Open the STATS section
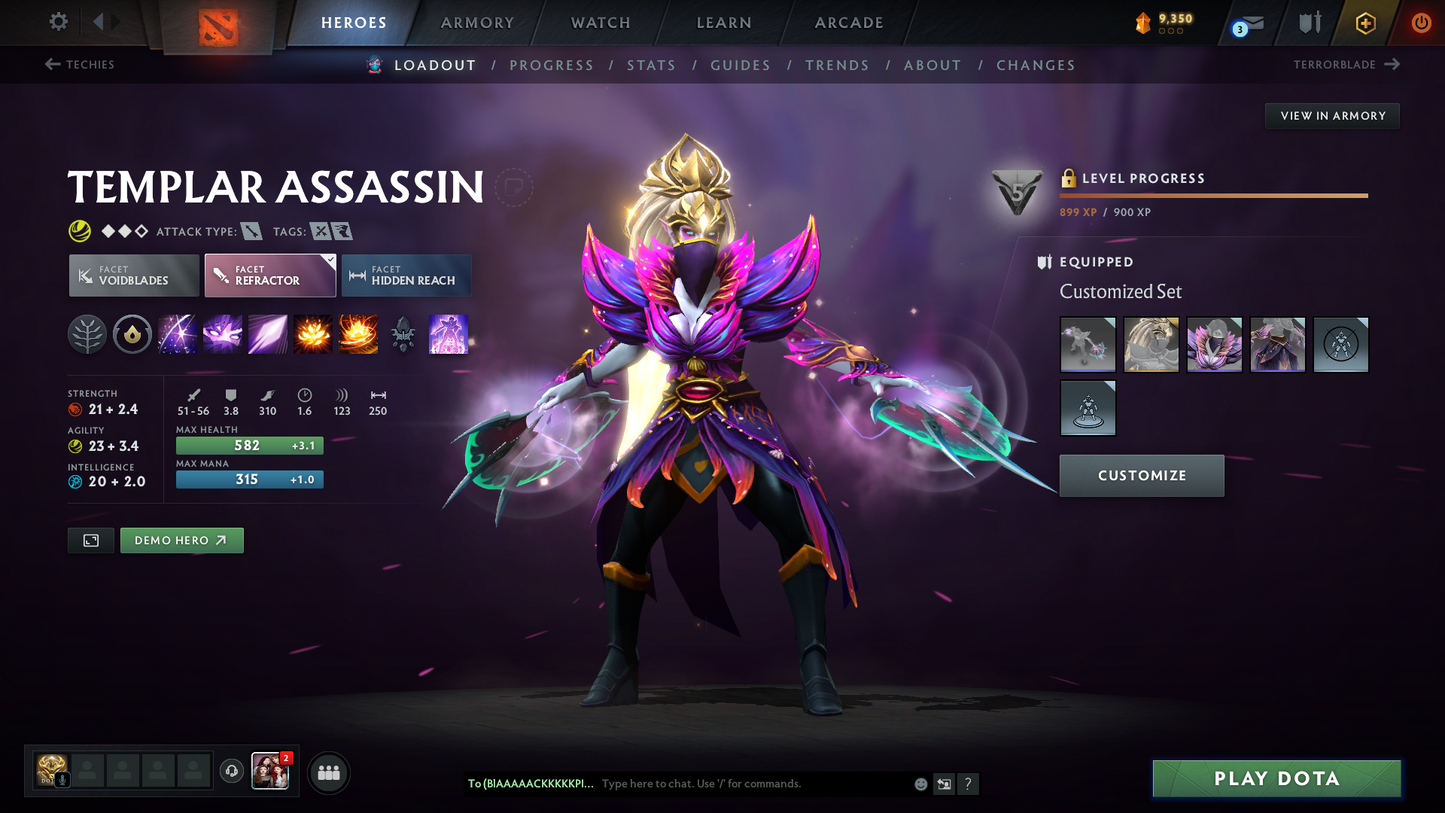 (x=651, y=65)
